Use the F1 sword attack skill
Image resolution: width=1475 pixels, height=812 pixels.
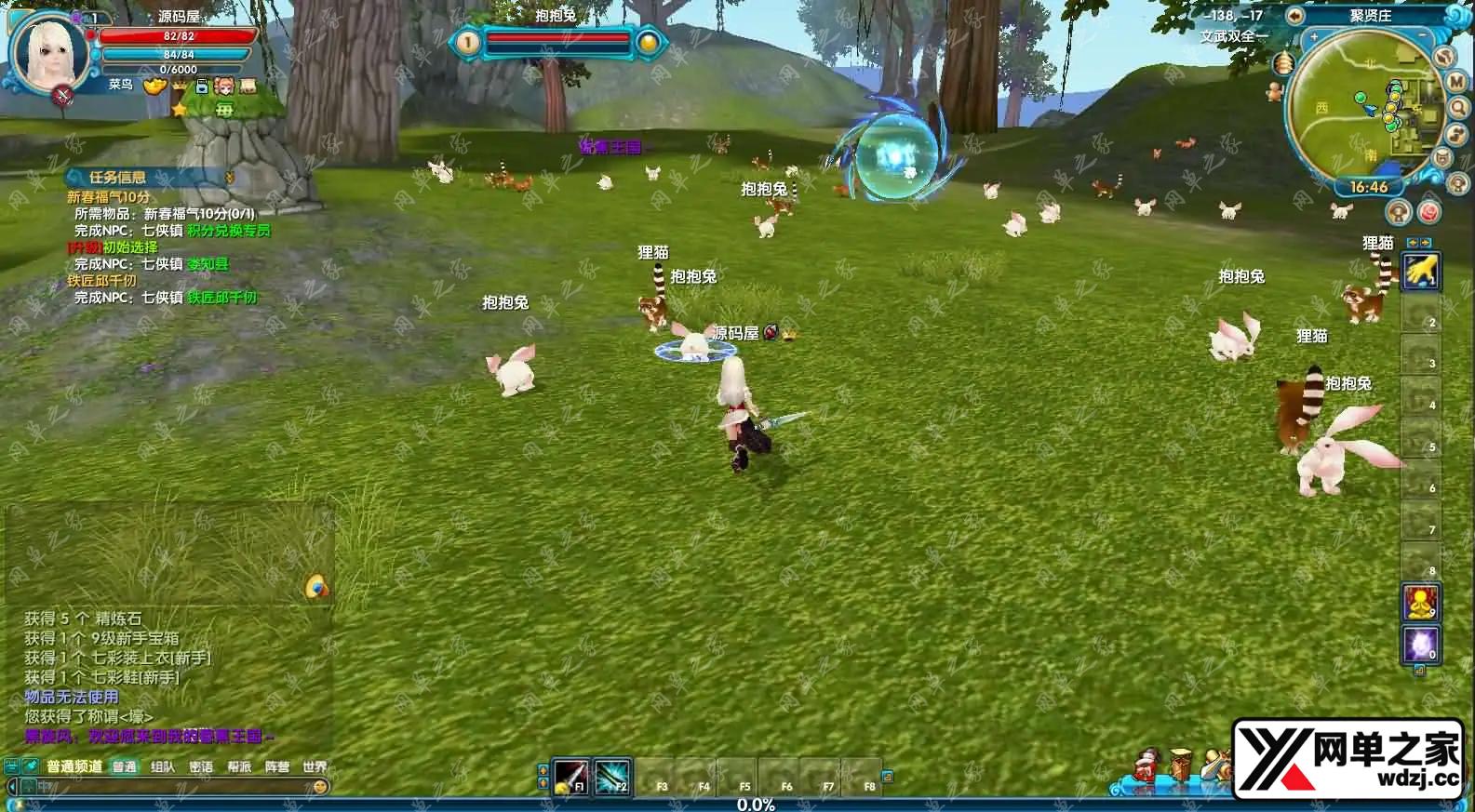coord(570,776)
